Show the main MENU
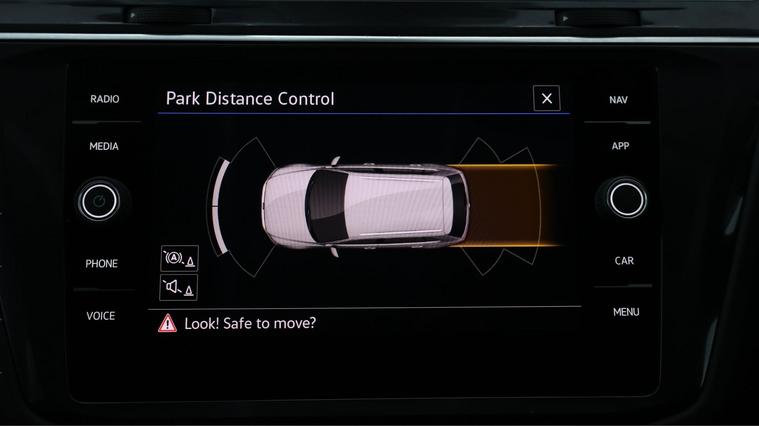The height and width of the screenshot is (426, 759). 626,312
